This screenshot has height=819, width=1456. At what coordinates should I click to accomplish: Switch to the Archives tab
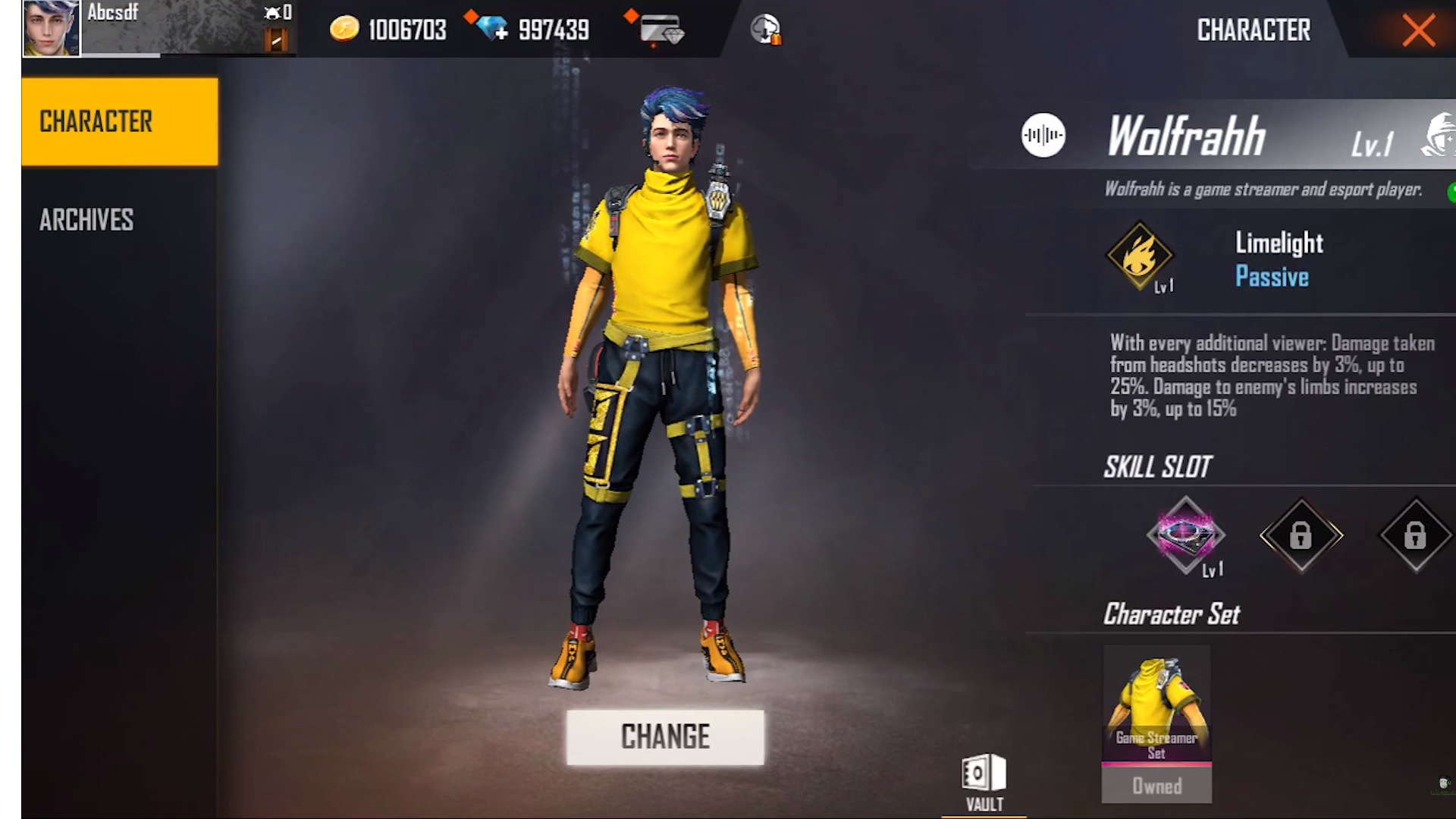click(86, 219)
